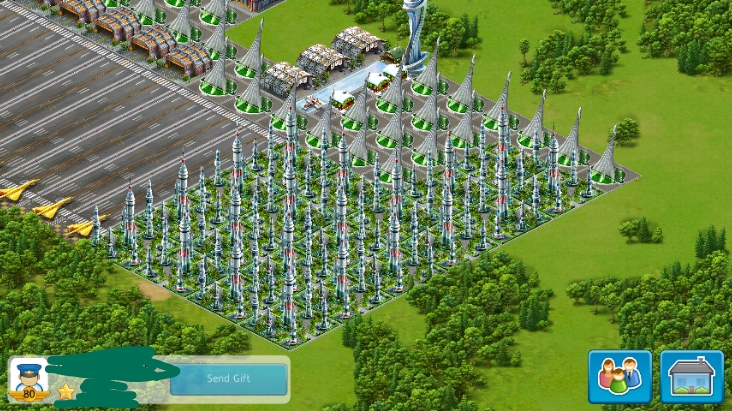The image size is (732, 411).
Task: Send a gift to this neighbor
Action: [x=228, y=379]
